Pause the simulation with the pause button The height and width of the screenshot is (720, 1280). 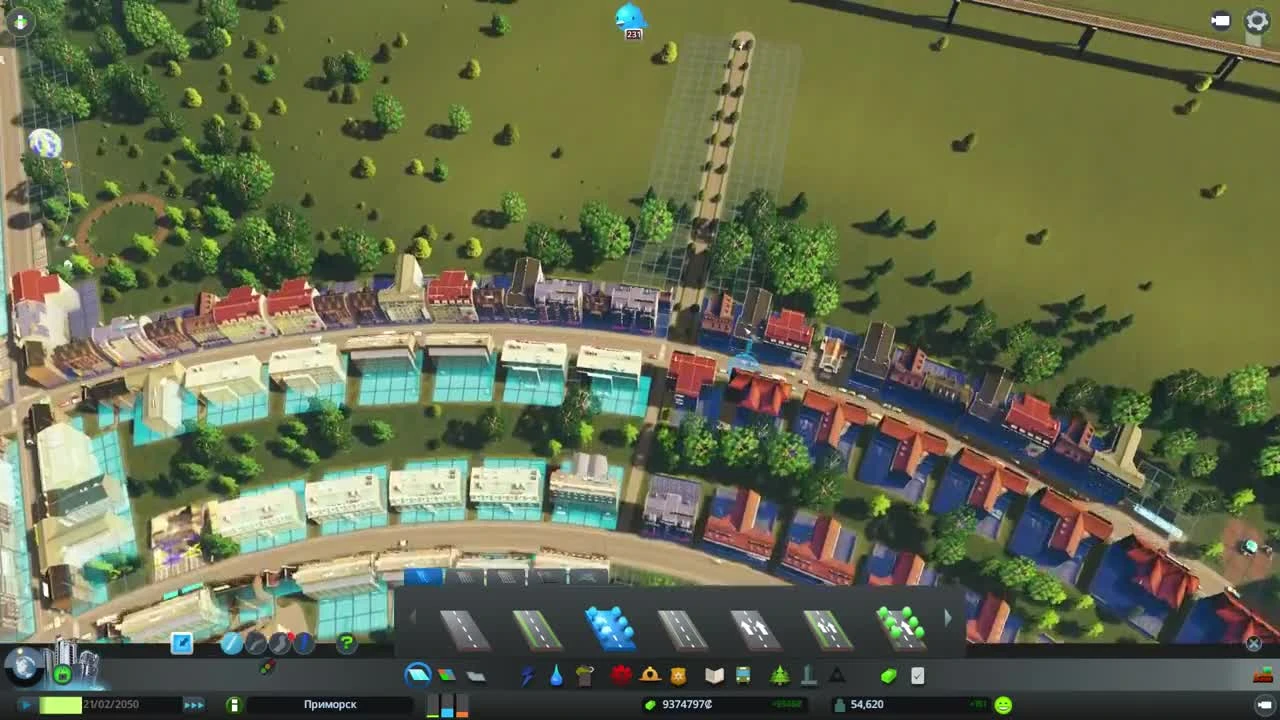25,705
